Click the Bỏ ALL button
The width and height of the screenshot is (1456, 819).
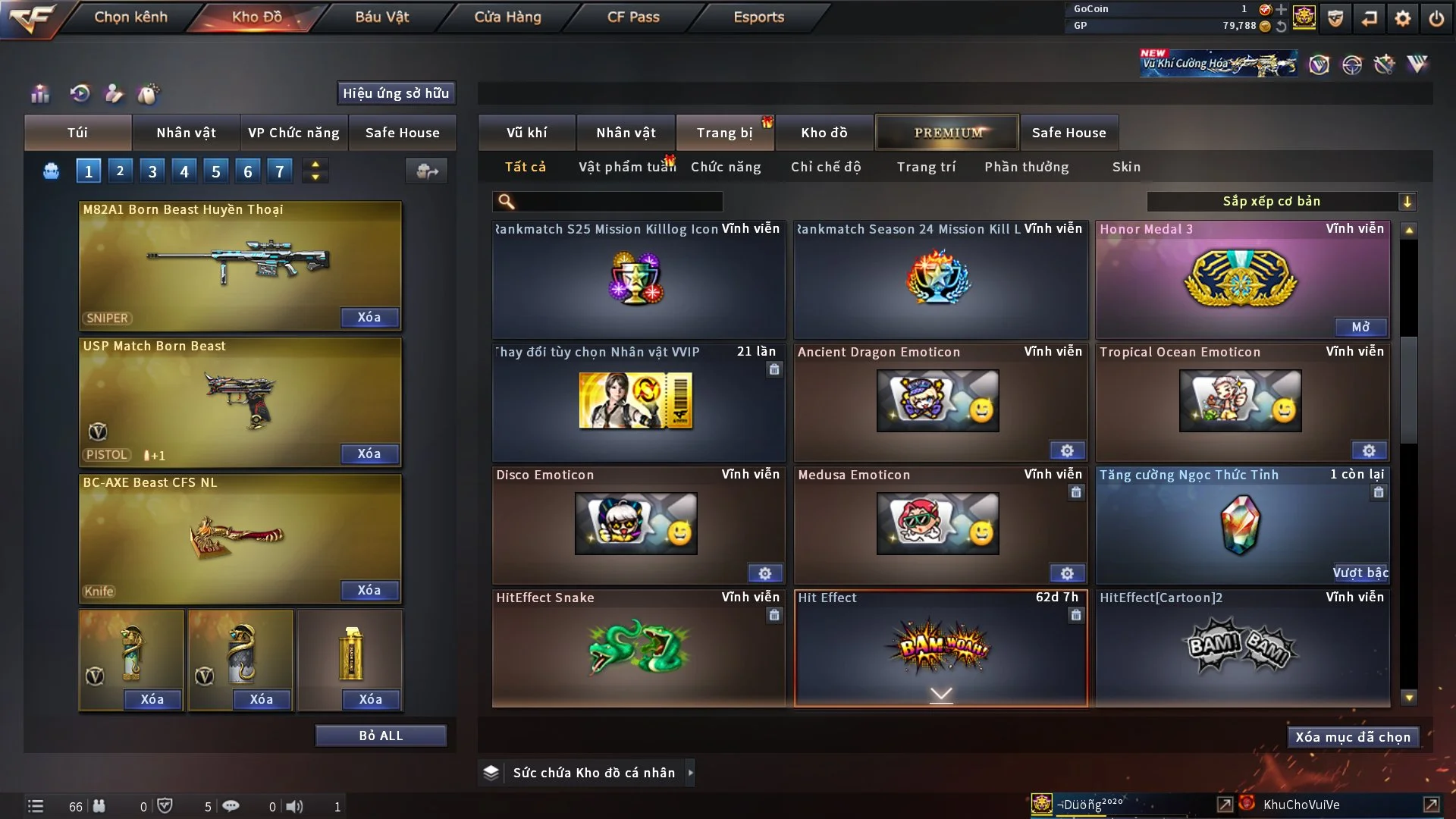click(381, 736)
